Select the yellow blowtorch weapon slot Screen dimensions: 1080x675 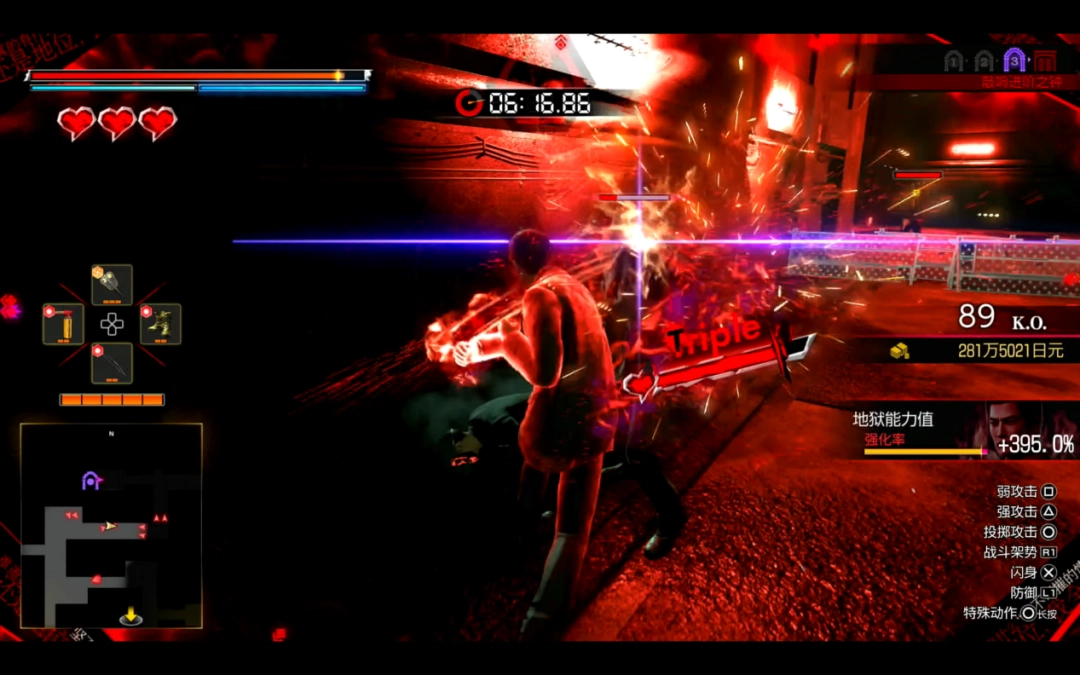pos(63,325)
